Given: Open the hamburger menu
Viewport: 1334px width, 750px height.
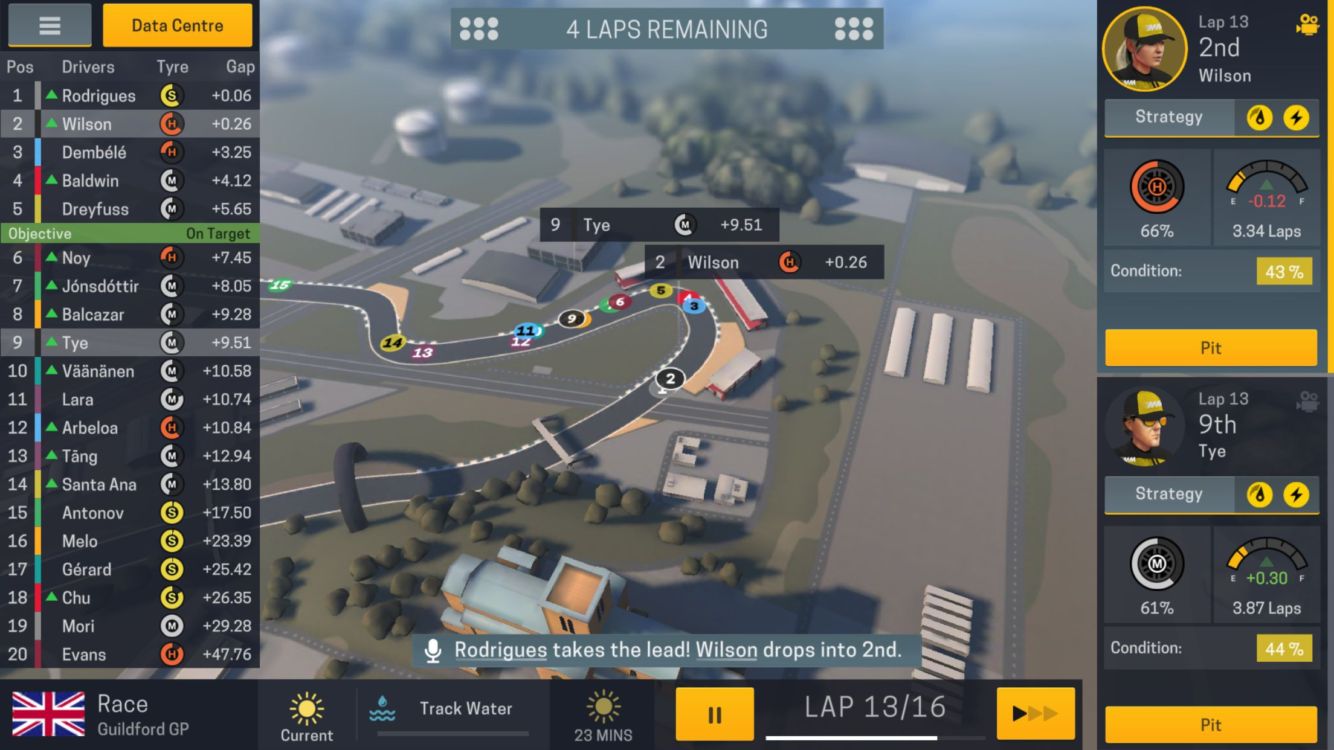Looking at the screenshot, I should click(49, 26).
